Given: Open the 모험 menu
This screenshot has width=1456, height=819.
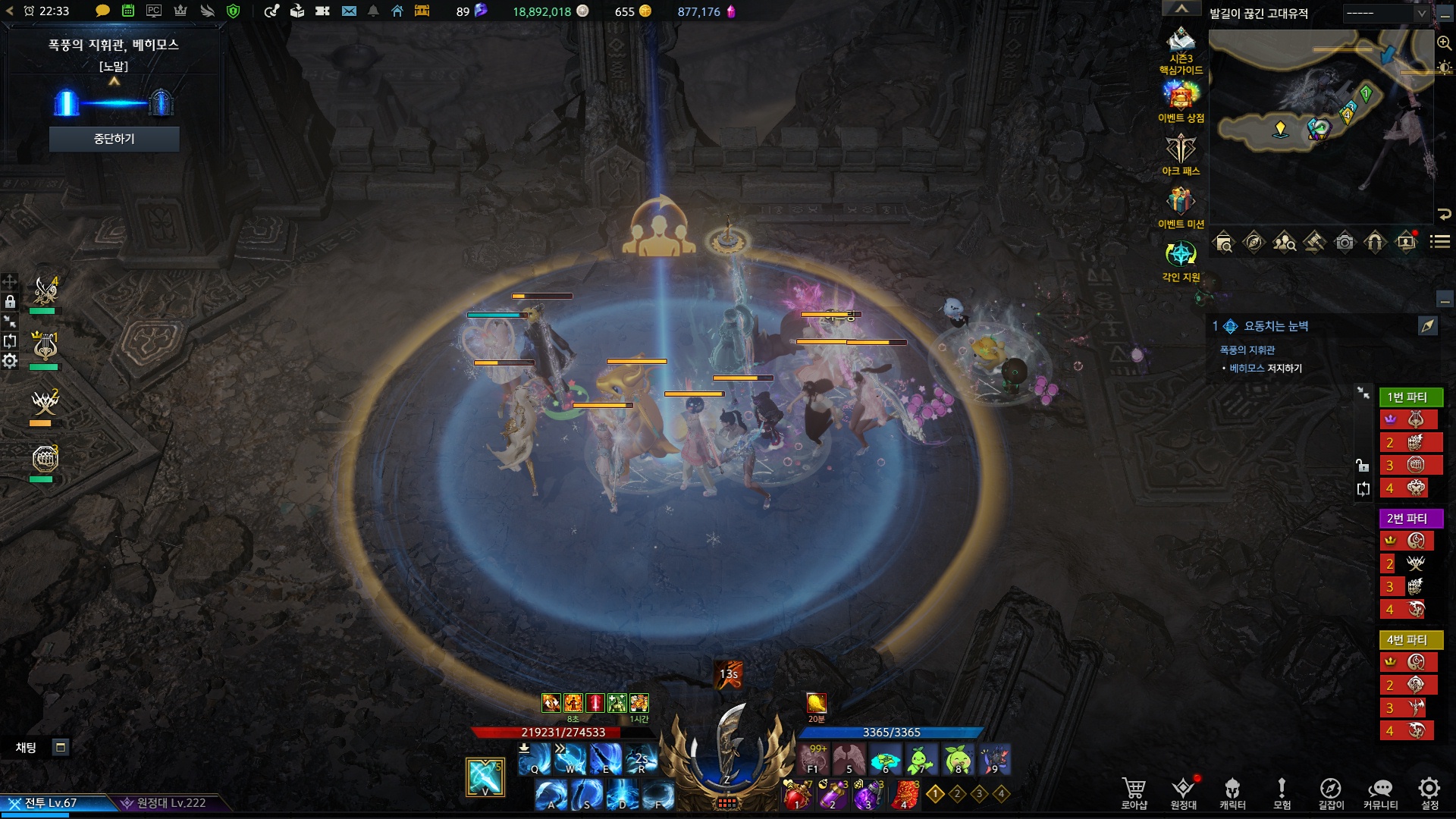Looking at the screenshot, I should tap(1282, 792).
